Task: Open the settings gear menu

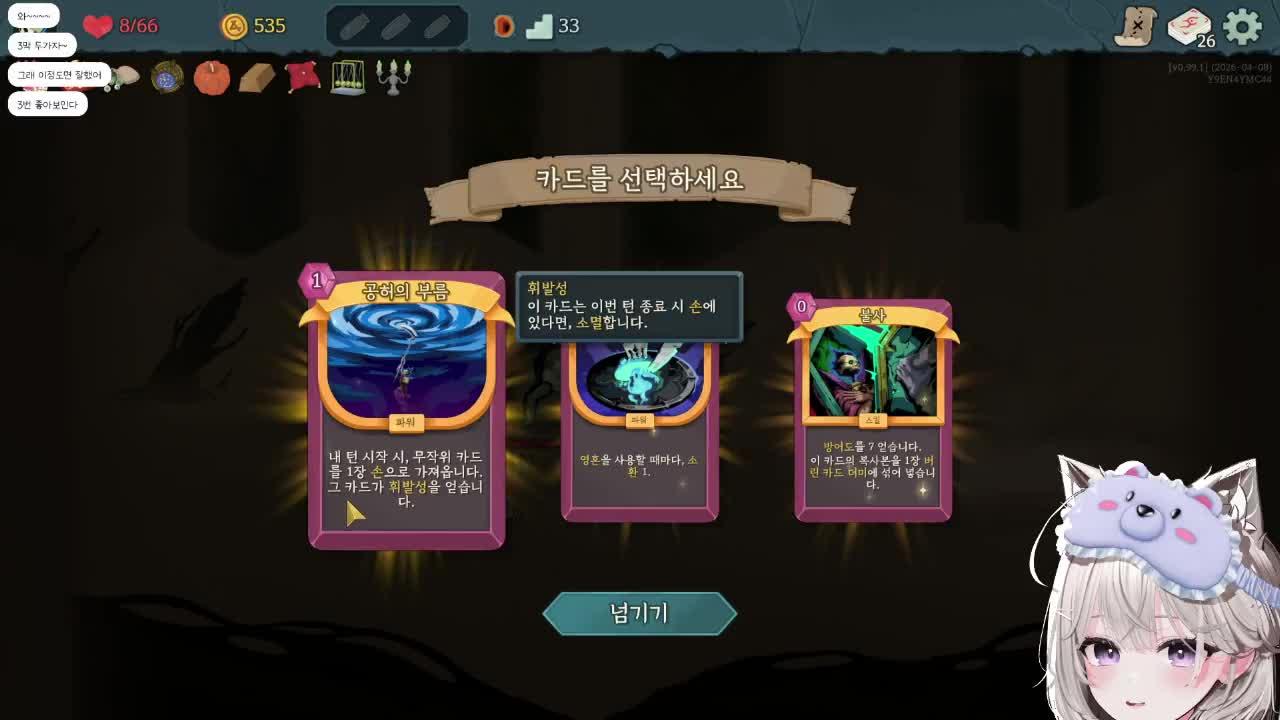Action: pyautogui.click(x=1242, y=27)
